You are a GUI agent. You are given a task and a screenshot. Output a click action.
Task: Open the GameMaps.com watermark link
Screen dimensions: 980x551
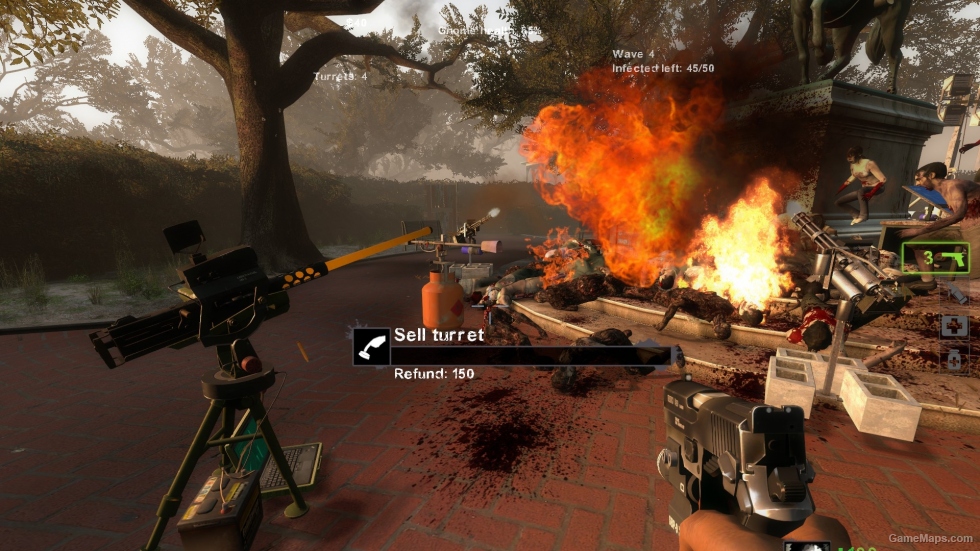(x=930, y=538)
